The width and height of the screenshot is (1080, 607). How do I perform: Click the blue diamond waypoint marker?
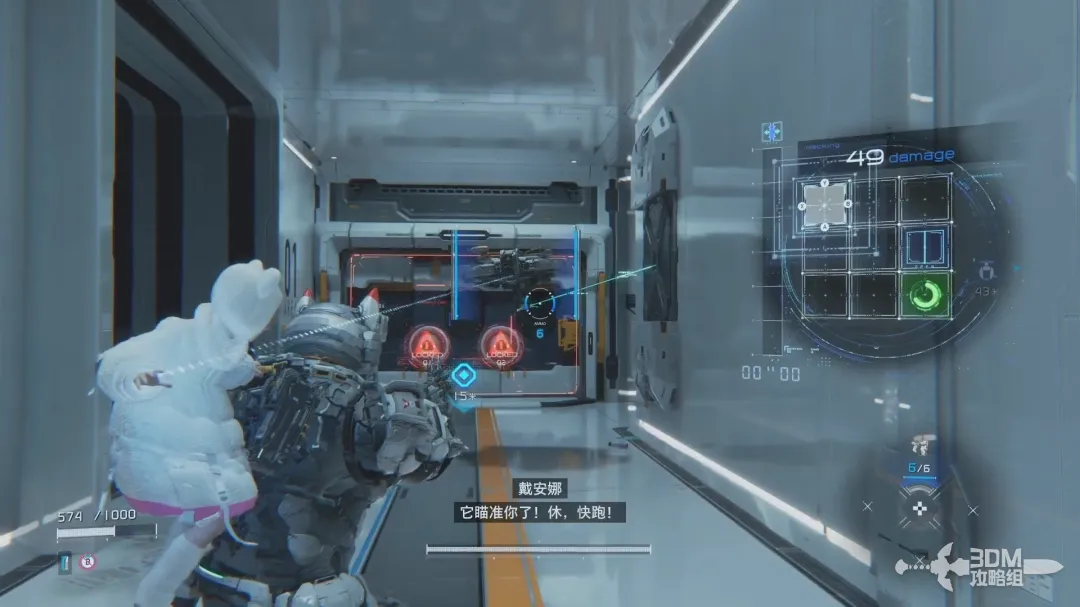[x=462, y=375]
